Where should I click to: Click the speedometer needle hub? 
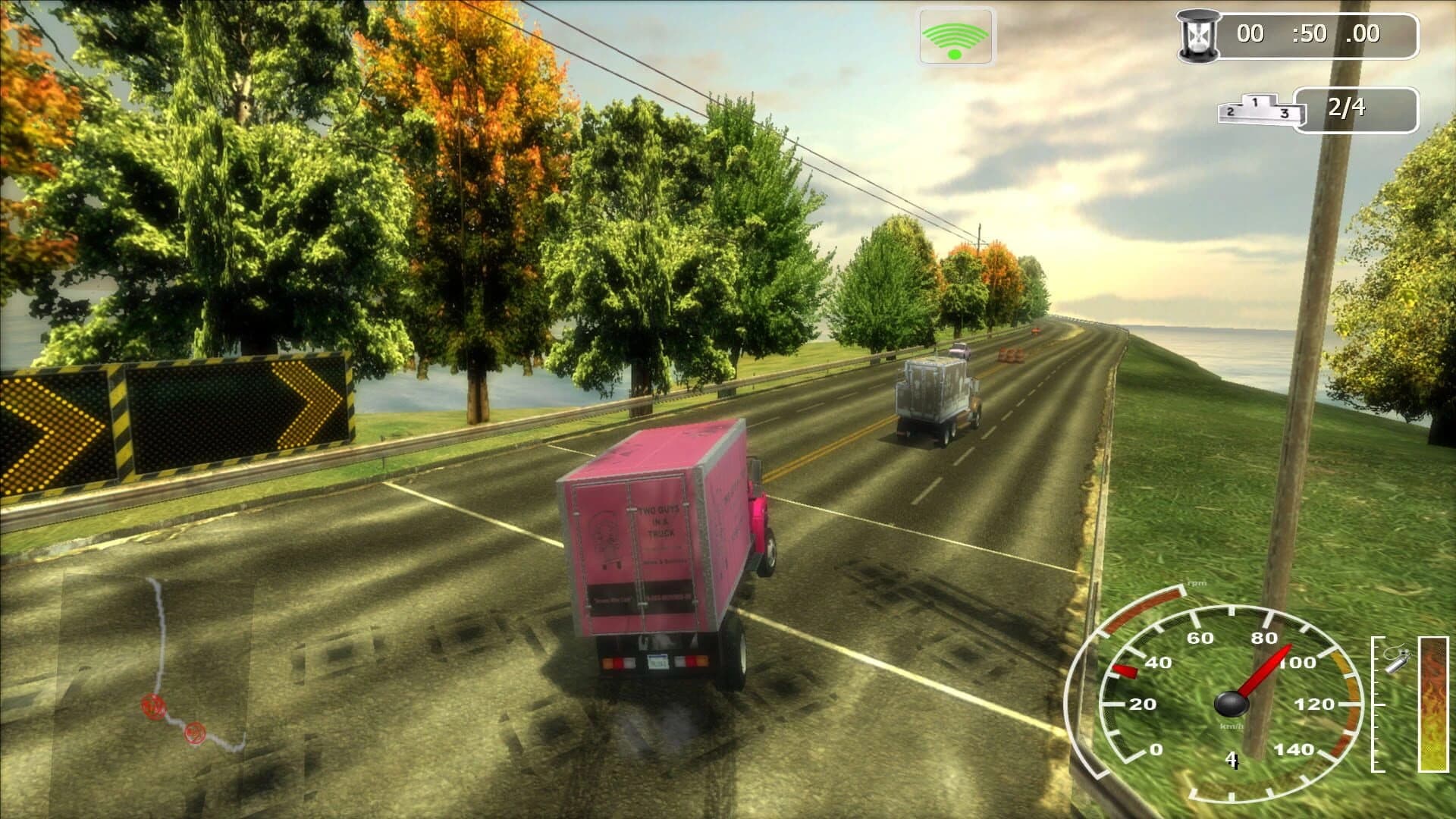(1231, 704)
